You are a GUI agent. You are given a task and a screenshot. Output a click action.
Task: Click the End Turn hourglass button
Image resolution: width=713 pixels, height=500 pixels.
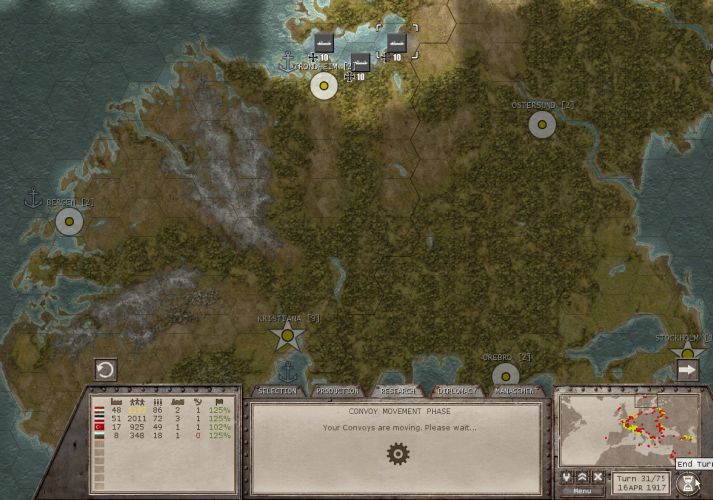pos(689,482)
